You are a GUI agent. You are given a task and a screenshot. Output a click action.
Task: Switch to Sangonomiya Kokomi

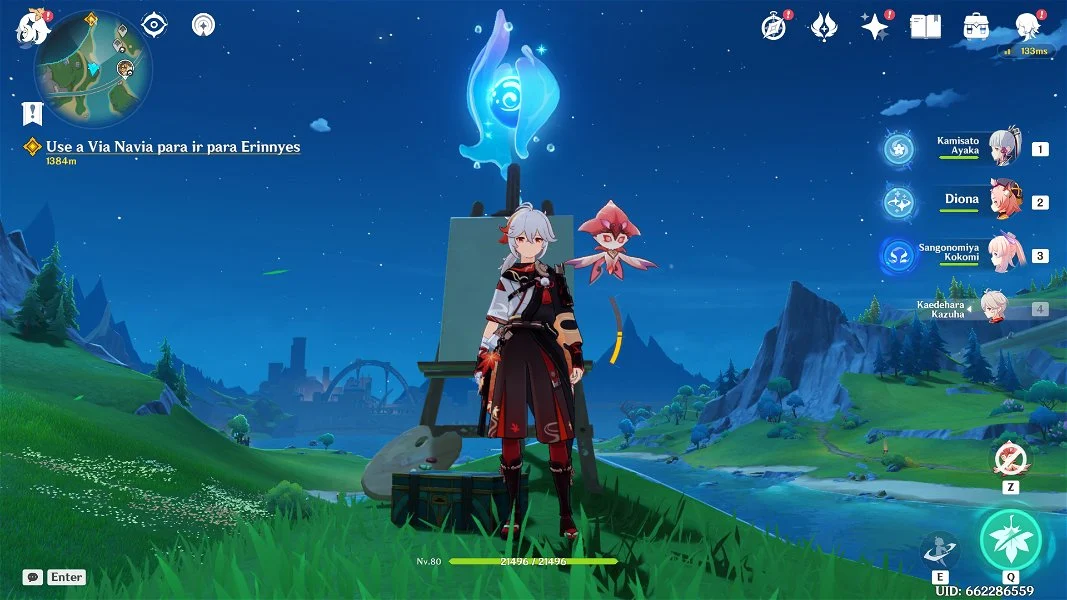pos(1004,253)
